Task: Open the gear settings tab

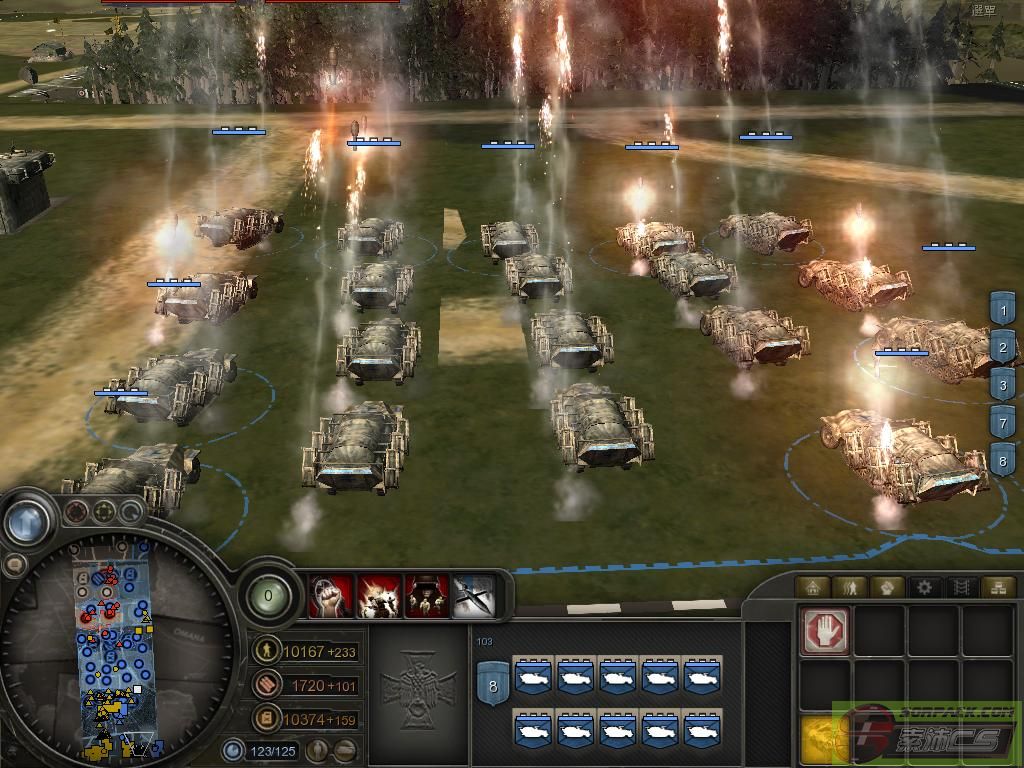Action: (924, 587)
